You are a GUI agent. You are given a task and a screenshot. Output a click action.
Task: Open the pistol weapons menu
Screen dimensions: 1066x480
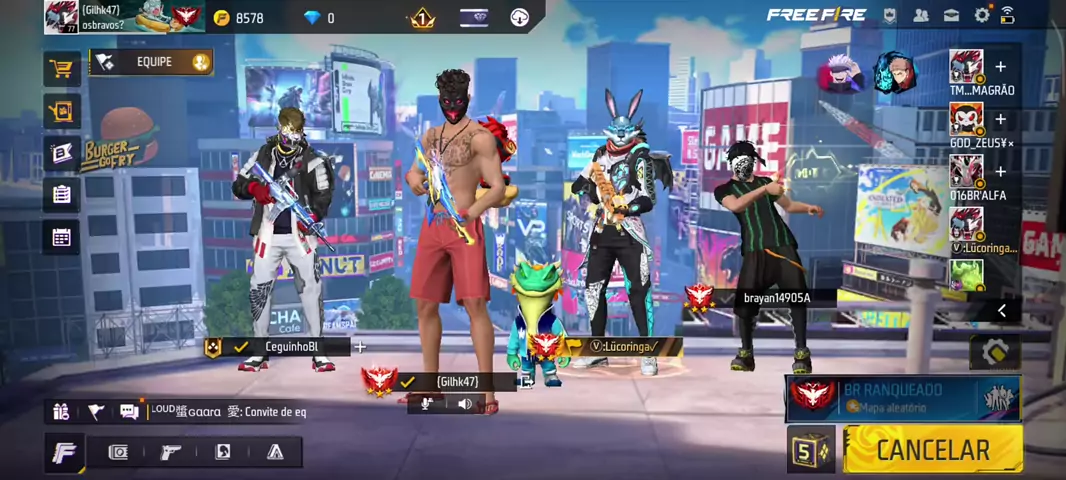click(171, 452)
